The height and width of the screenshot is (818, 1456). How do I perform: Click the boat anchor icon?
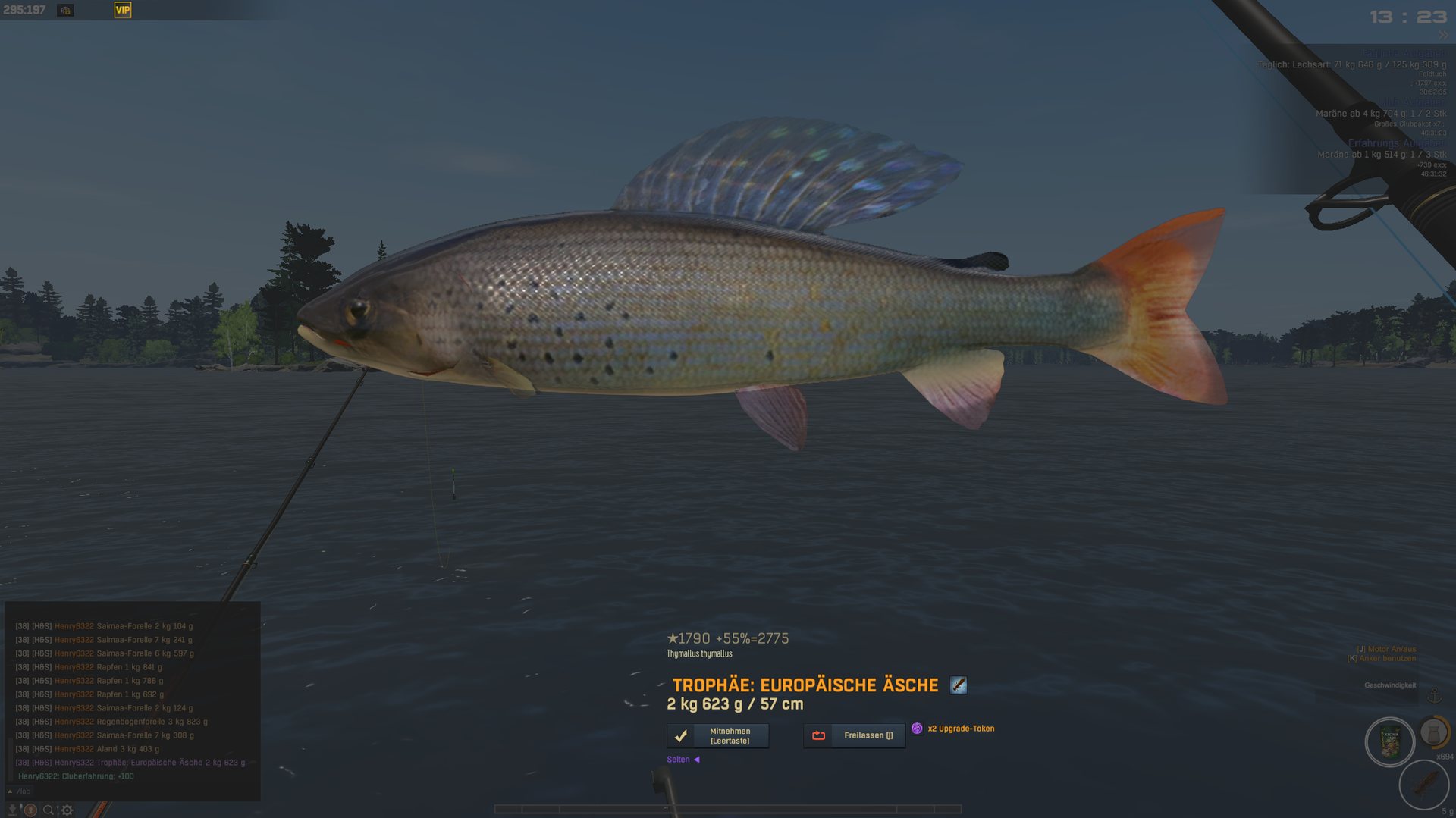tap(1434, 697)
